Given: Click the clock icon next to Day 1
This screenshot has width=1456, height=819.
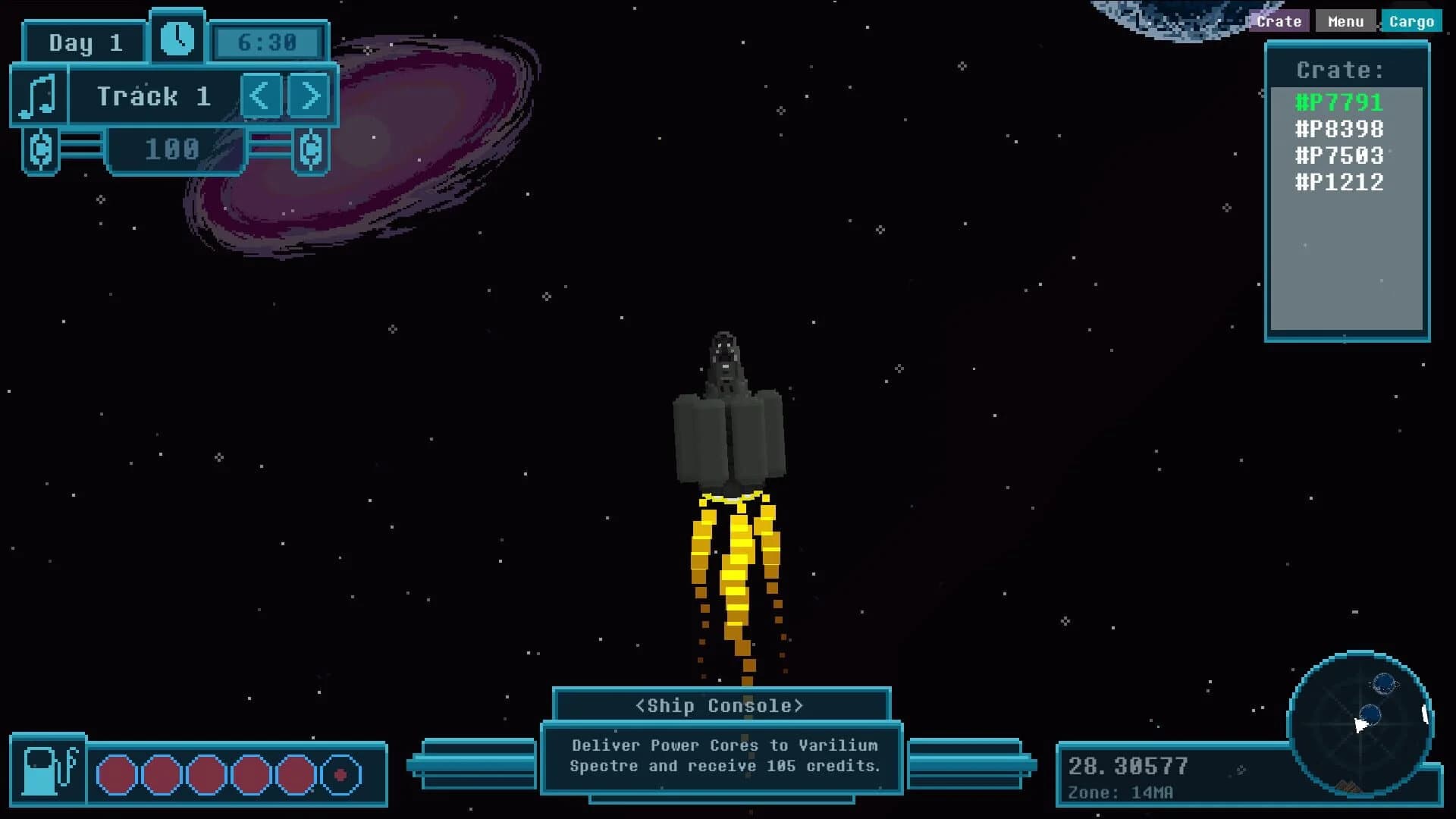Looking at the screenshot, I should point(177,36).
